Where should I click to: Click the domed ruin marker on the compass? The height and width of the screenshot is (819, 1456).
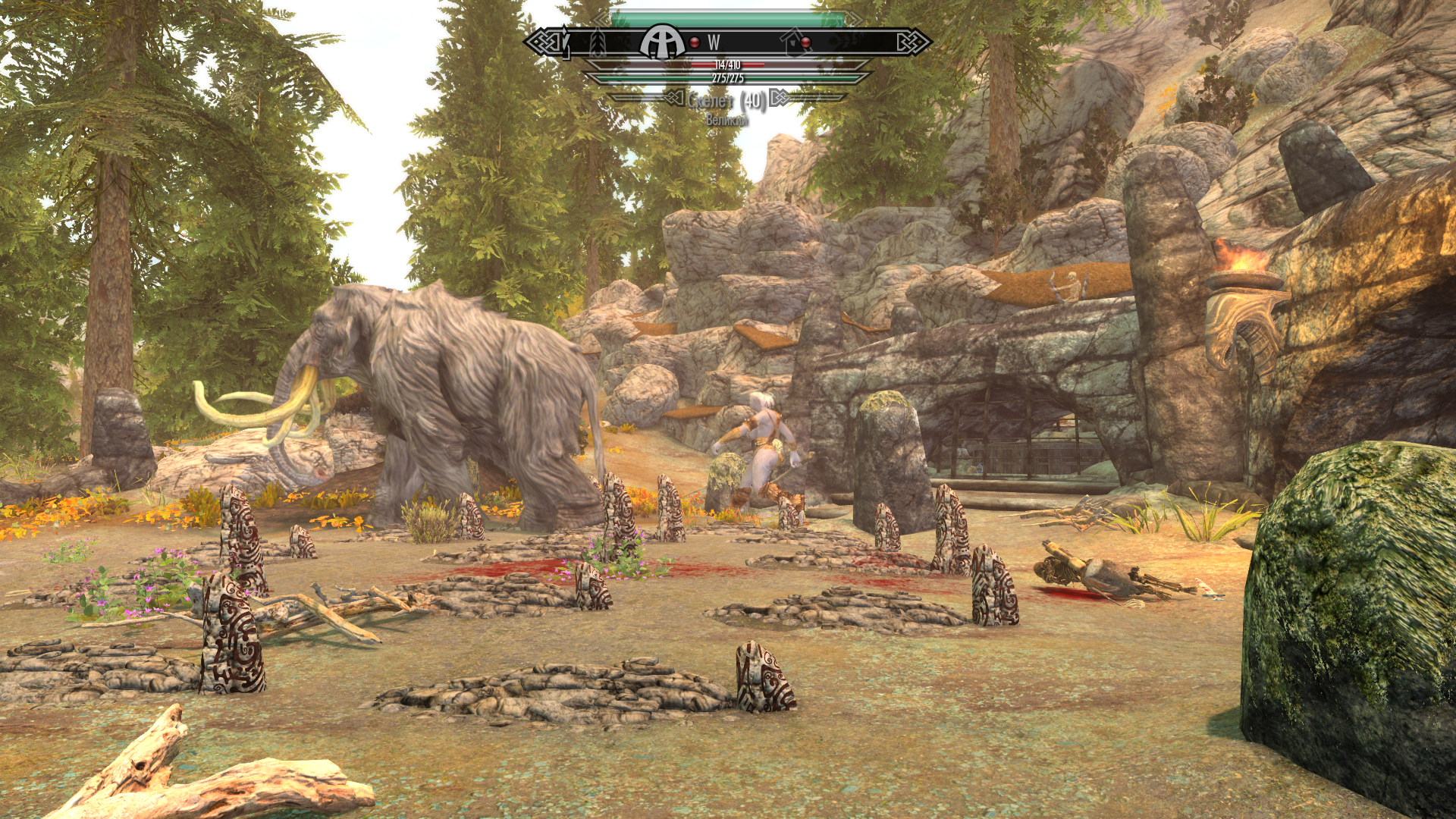coord(663,42)
